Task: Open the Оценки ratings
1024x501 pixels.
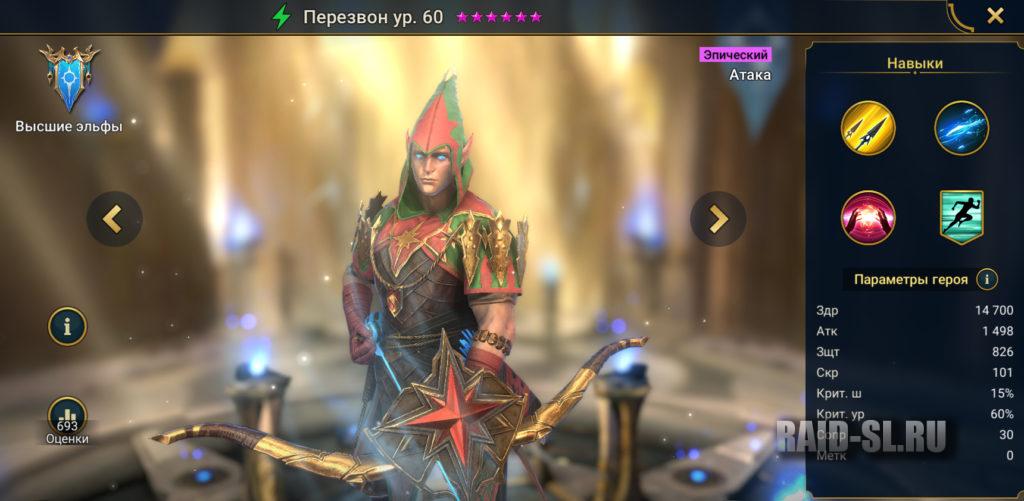Action: 68,420
